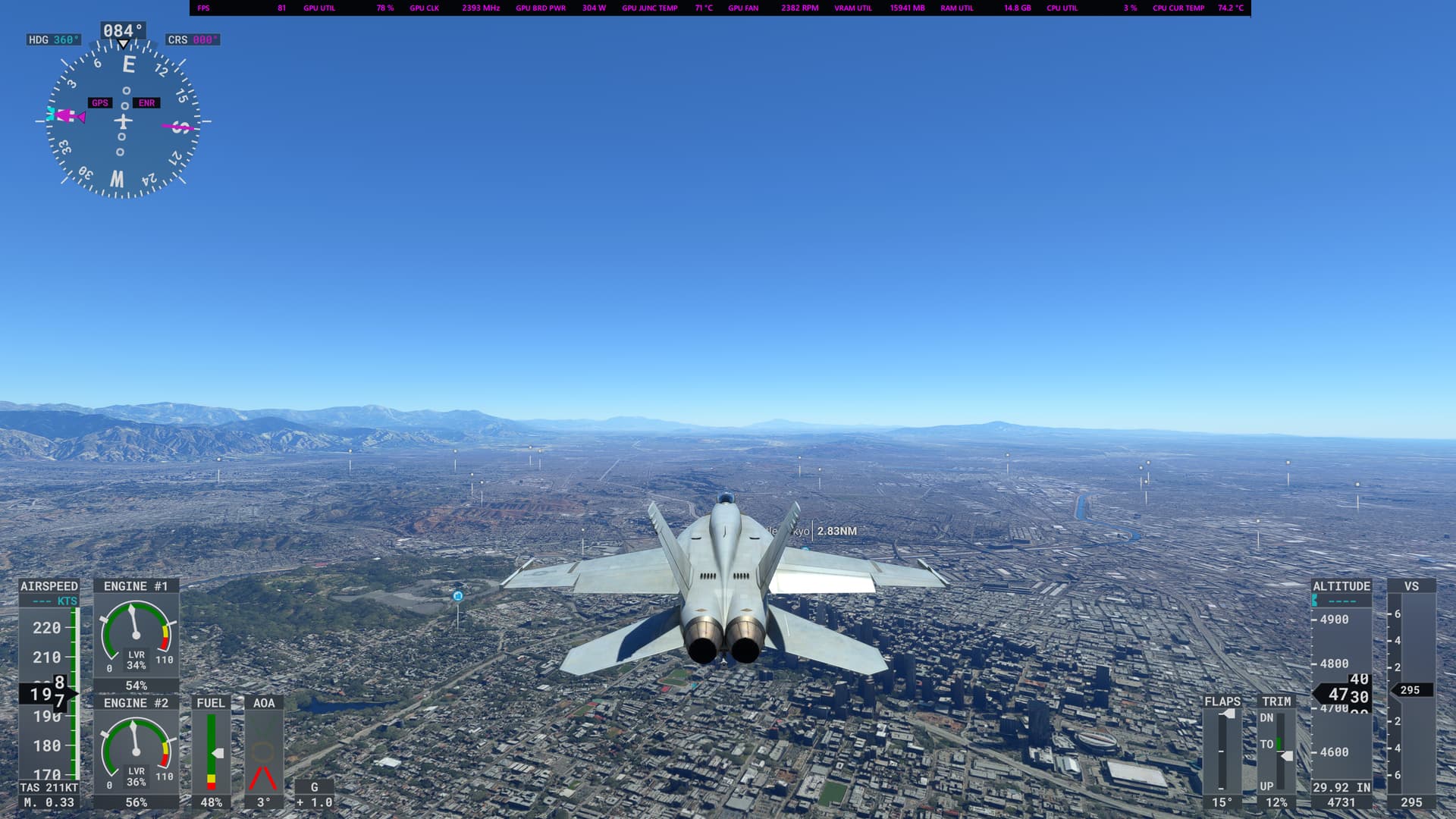Click the 2.83NM Little Tokyo waypoint label
Viewport: 1456px width, 819px height.
click(836, 531)
